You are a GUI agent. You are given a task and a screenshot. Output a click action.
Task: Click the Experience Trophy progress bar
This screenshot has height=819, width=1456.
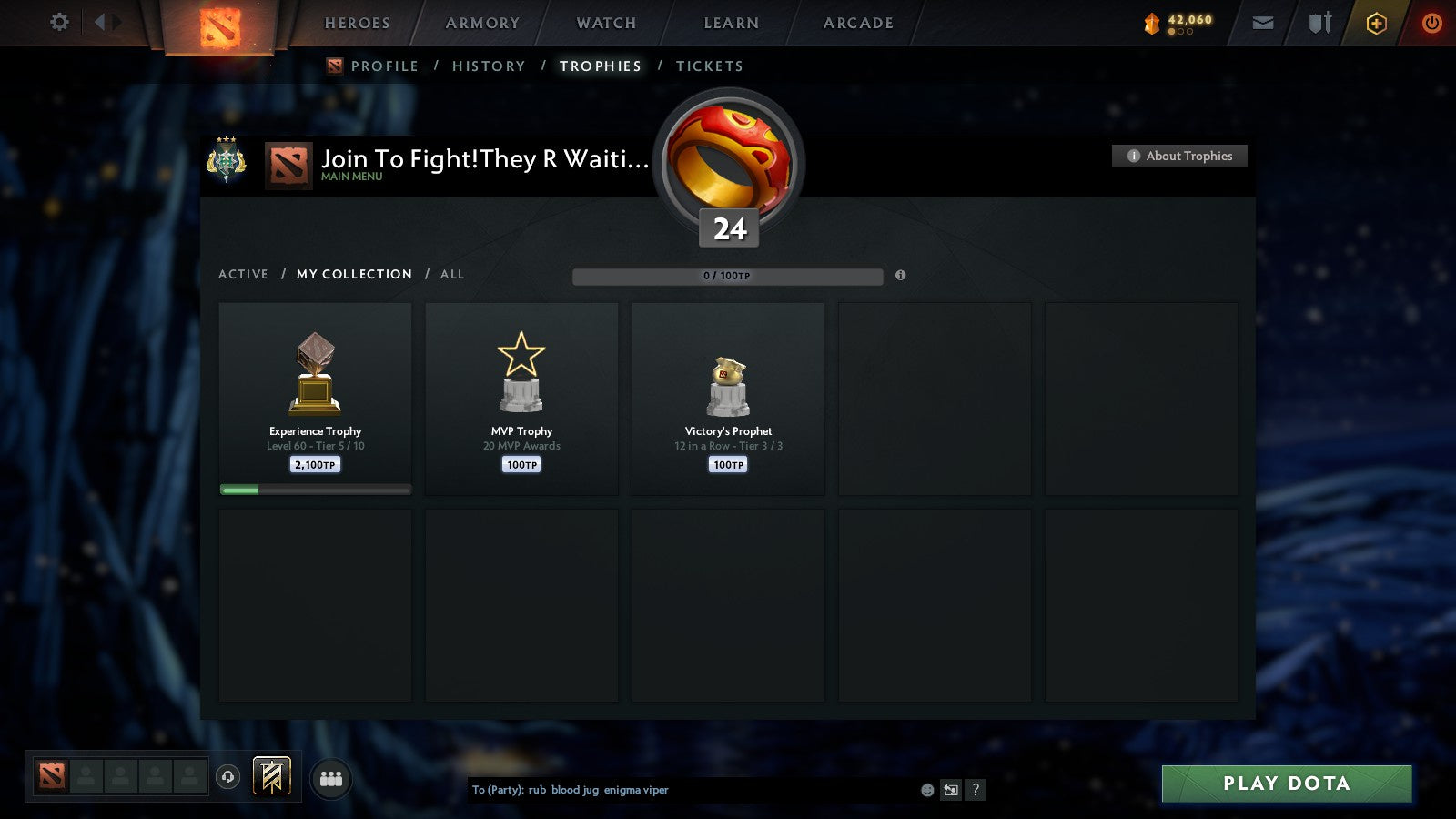[315, 489]
